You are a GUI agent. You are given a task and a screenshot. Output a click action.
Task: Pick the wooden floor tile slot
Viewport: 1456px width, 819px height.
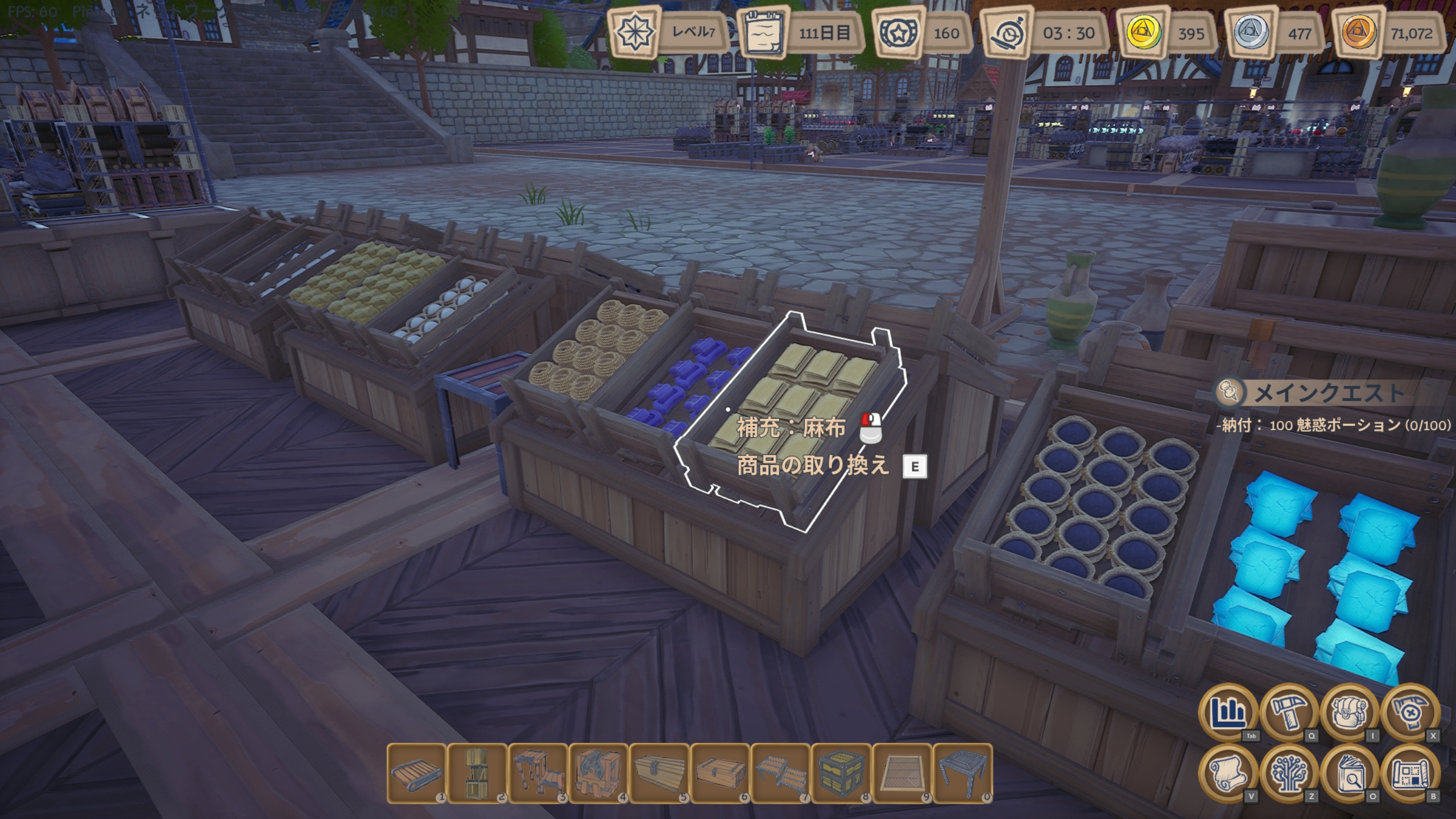[903, 773]
